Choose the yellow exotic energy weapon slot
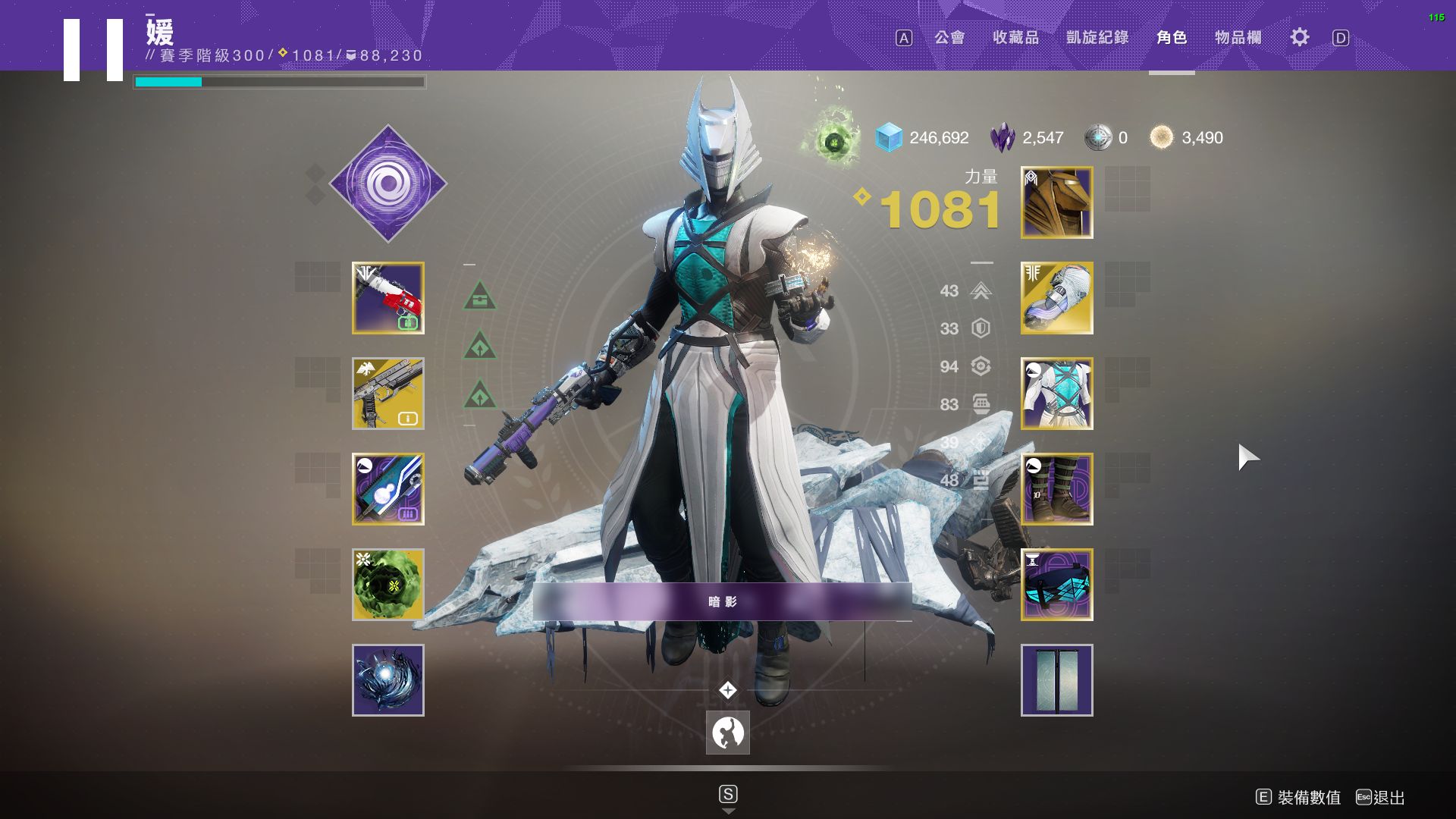This screenshot has width=1456, height=819. pos(388,394)
